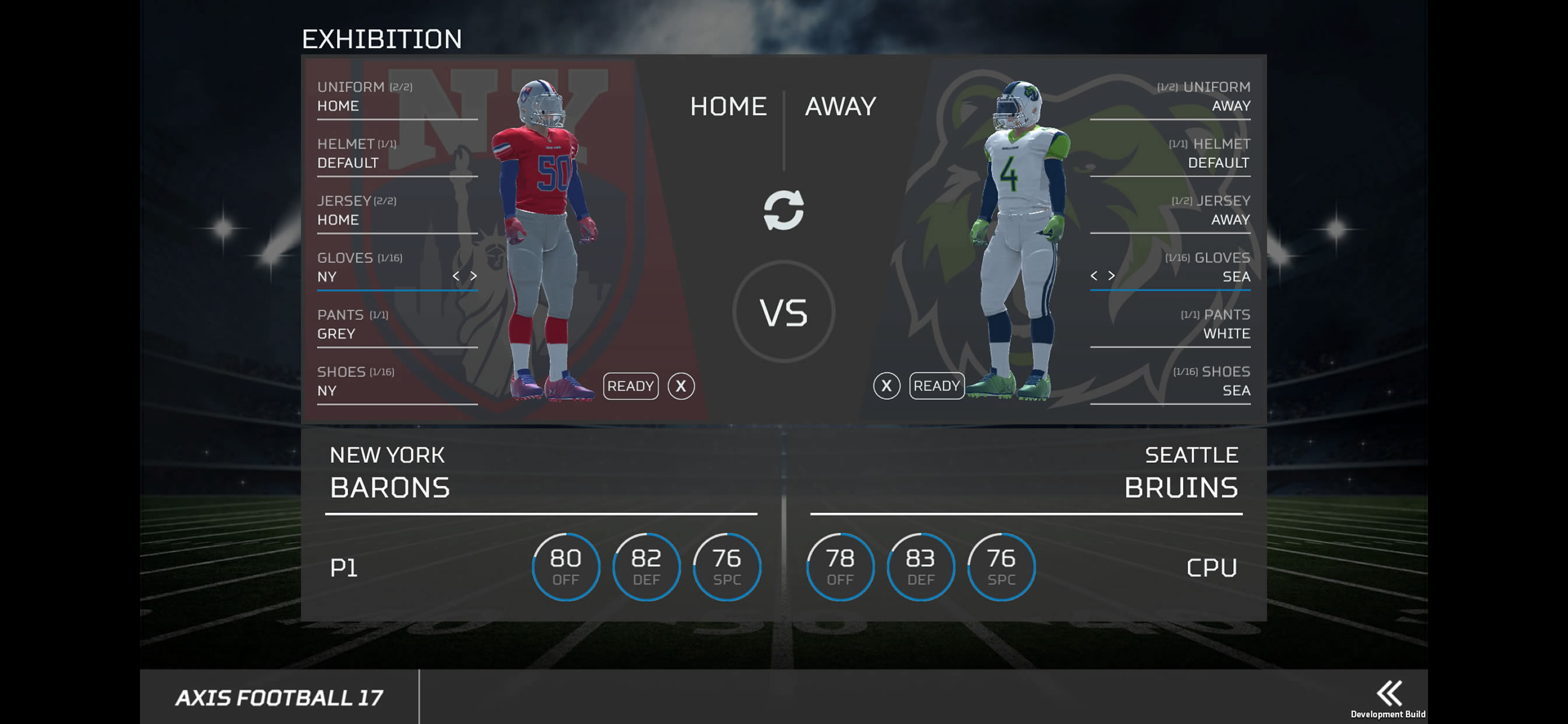Click the away team READY button
The width and height of the screenshot is (1568, 724).
tap(936, 386)
